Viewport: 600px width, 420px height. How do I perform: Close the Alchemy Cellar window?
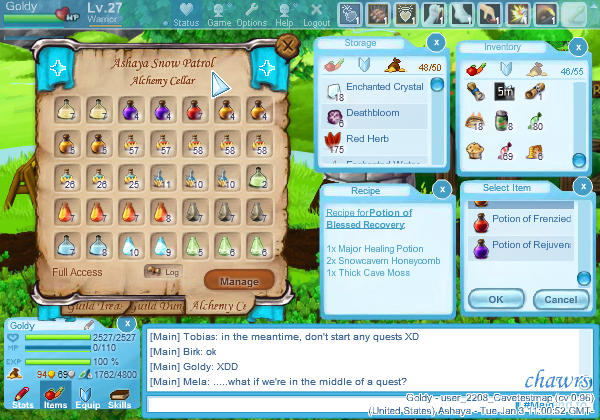(288, 46)
